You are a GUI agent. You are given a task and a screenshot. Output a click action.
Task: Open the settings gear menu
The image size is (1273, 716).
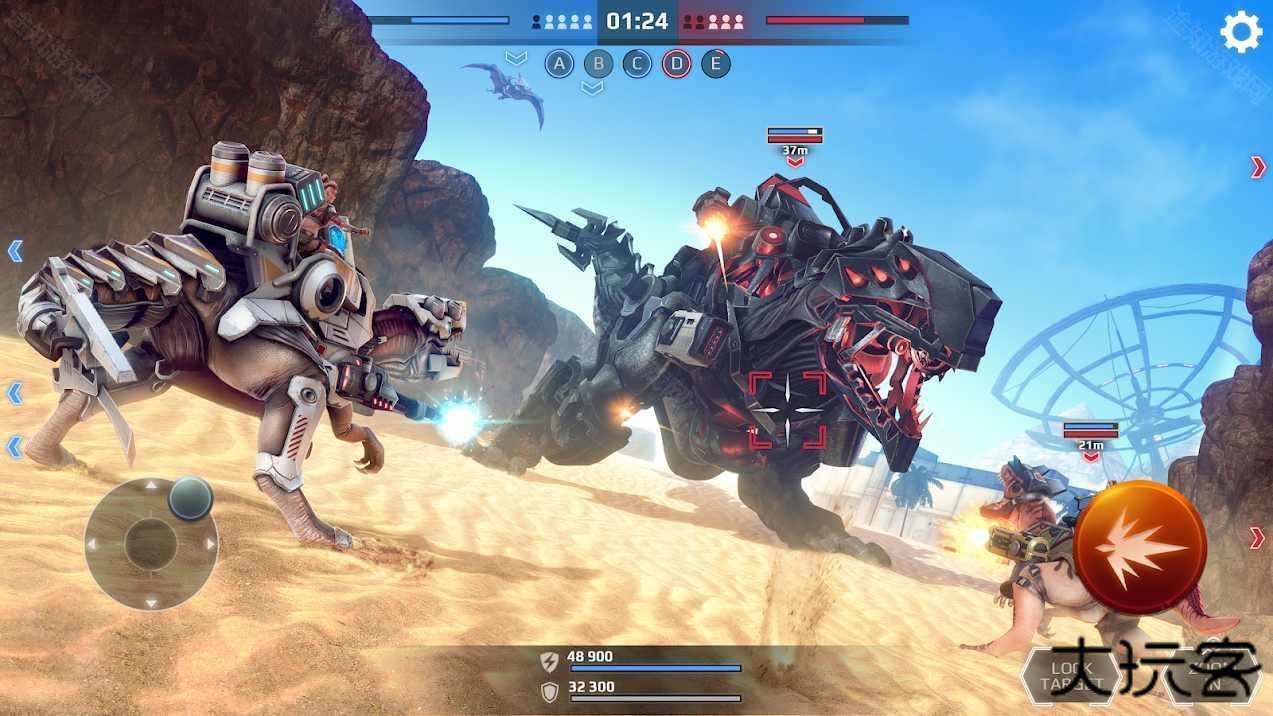tap(1241, 32)
